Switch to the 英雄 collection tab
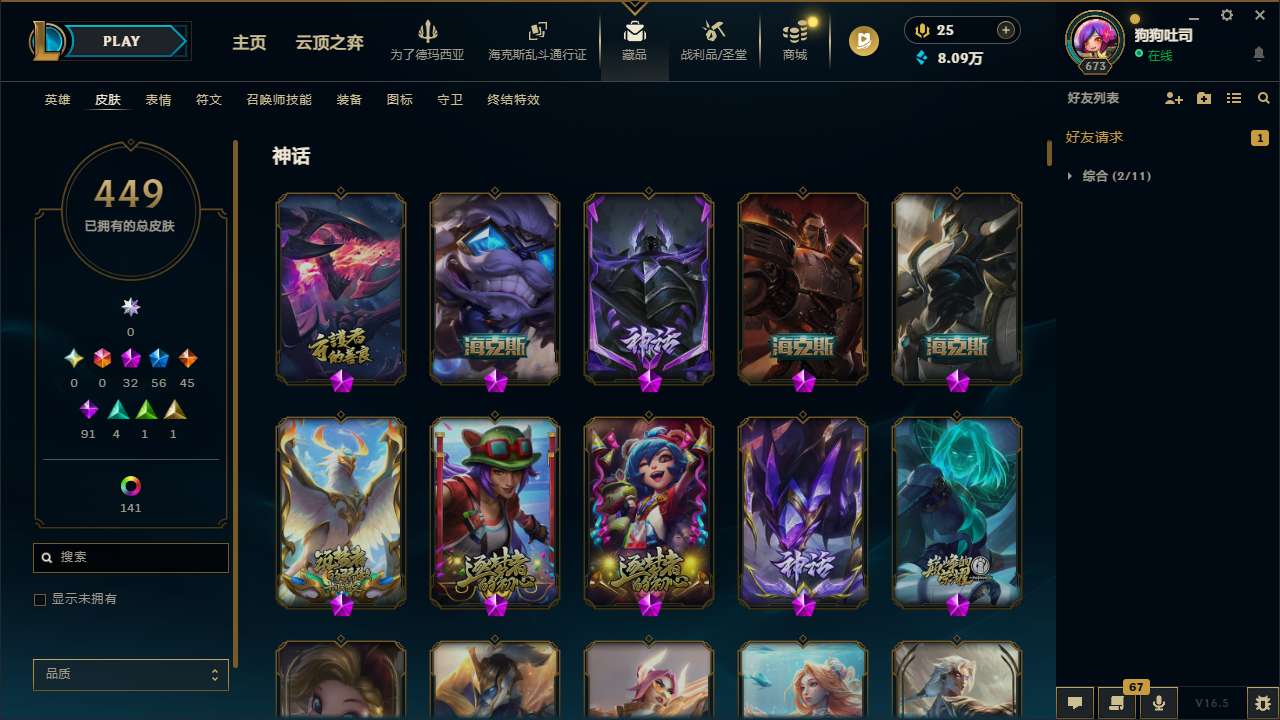This screenshot has width=1280, height=720. pyautogui.click(x=57, y=100)
